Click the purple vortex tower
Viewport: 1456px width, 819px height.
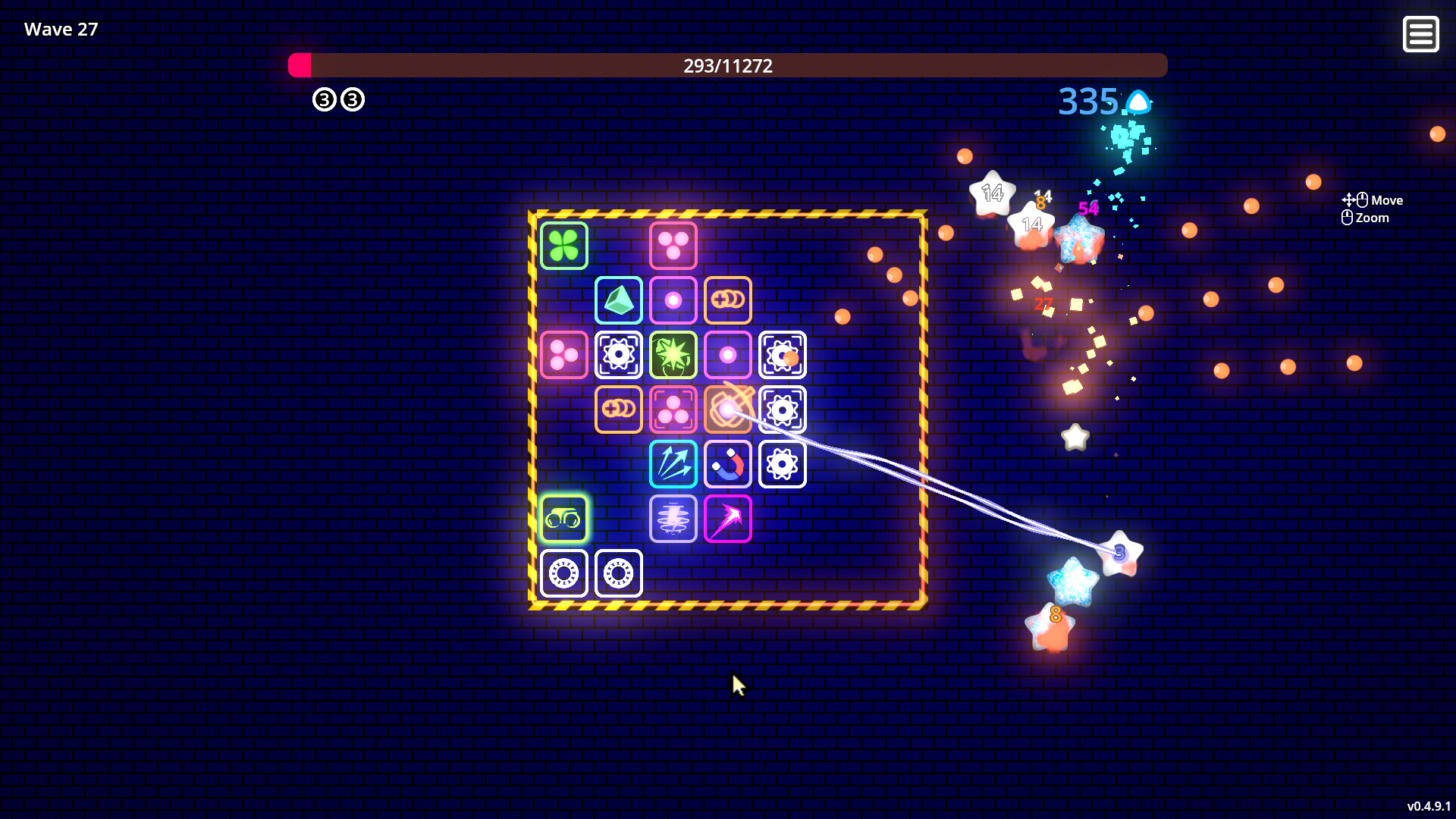pyautogui.click(x=673, y=518)
